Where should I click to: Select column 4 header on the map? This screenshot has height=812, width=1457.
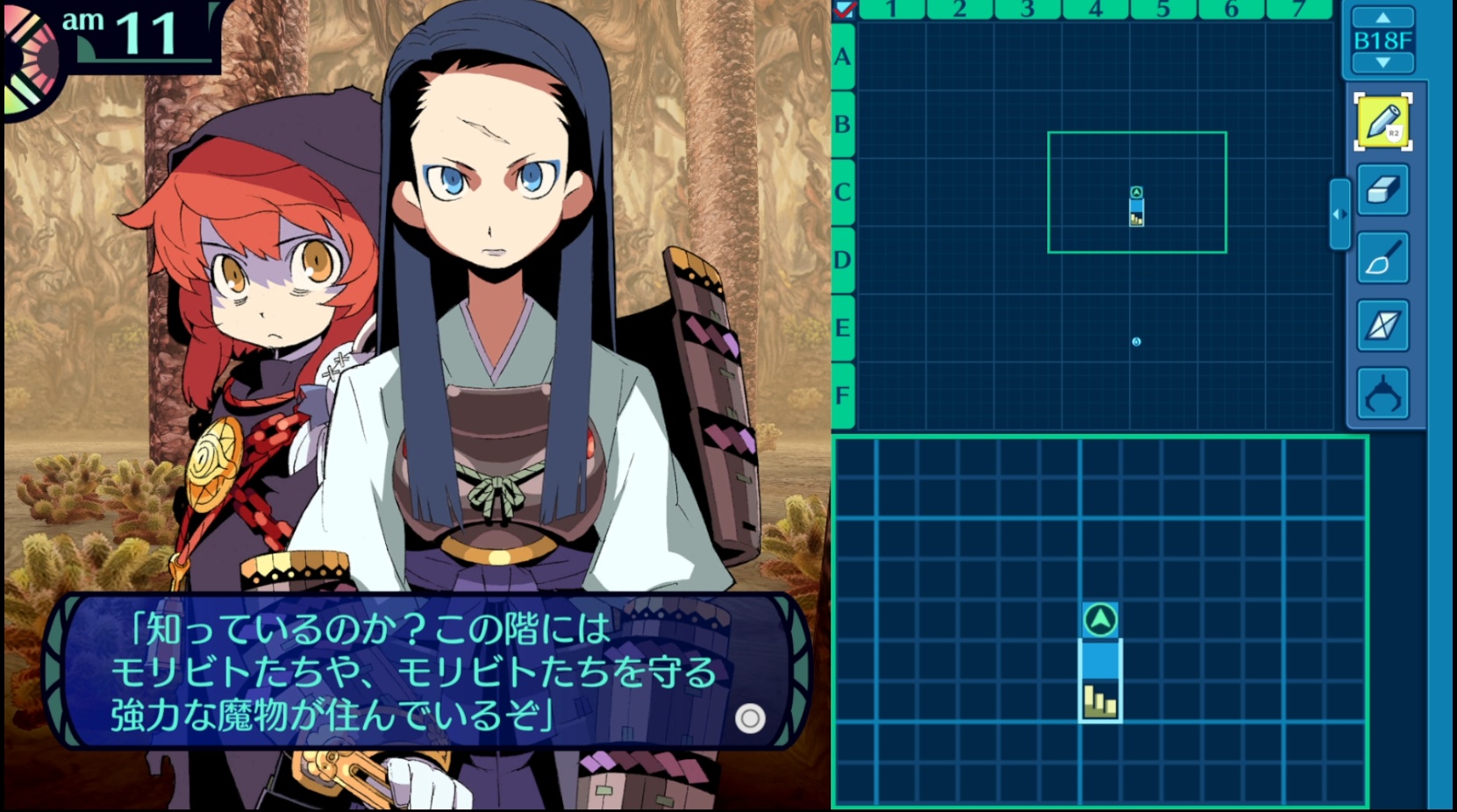click(1096, 10)
